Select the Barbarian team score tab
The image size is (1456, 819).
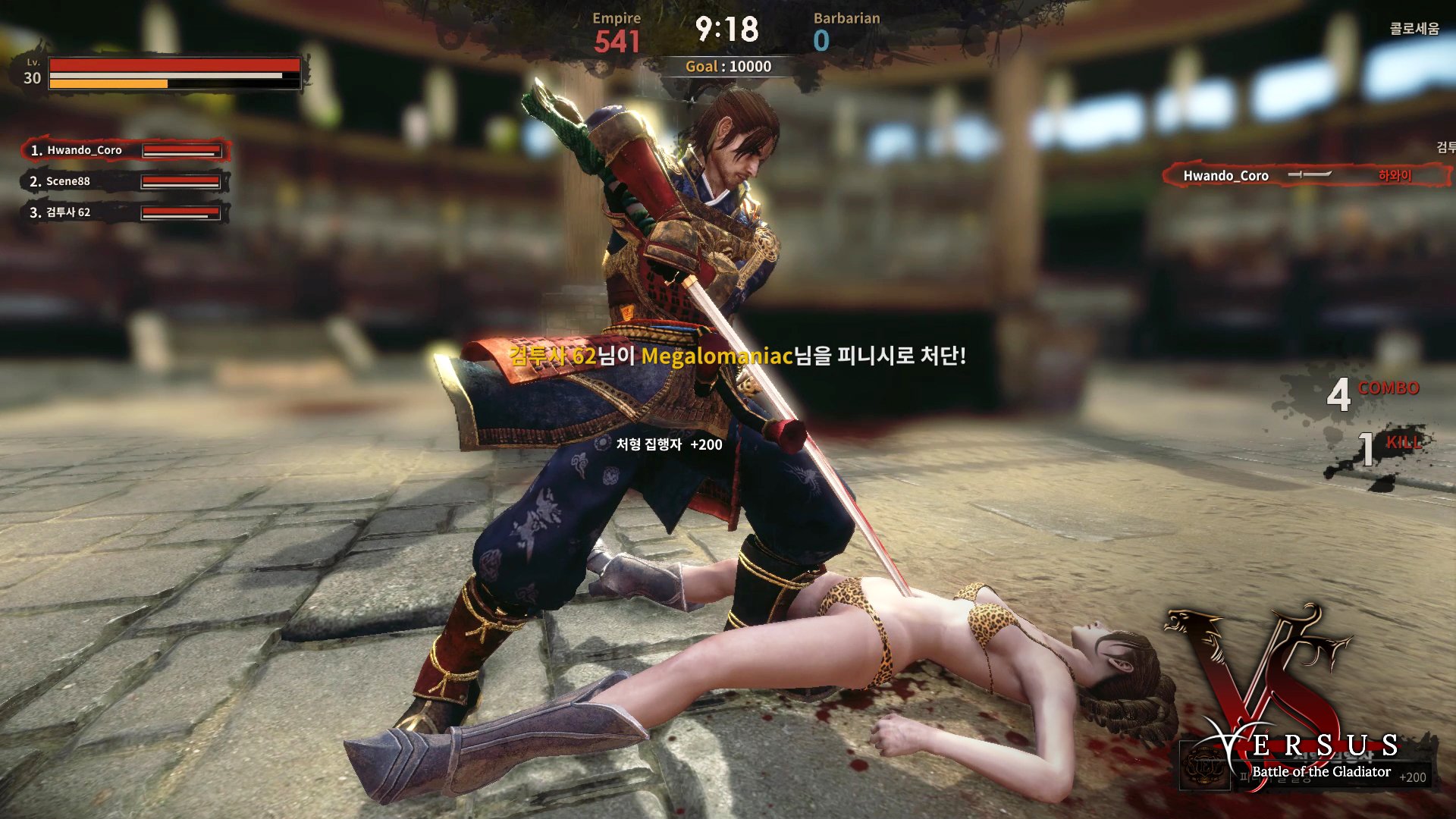point(847,30)
